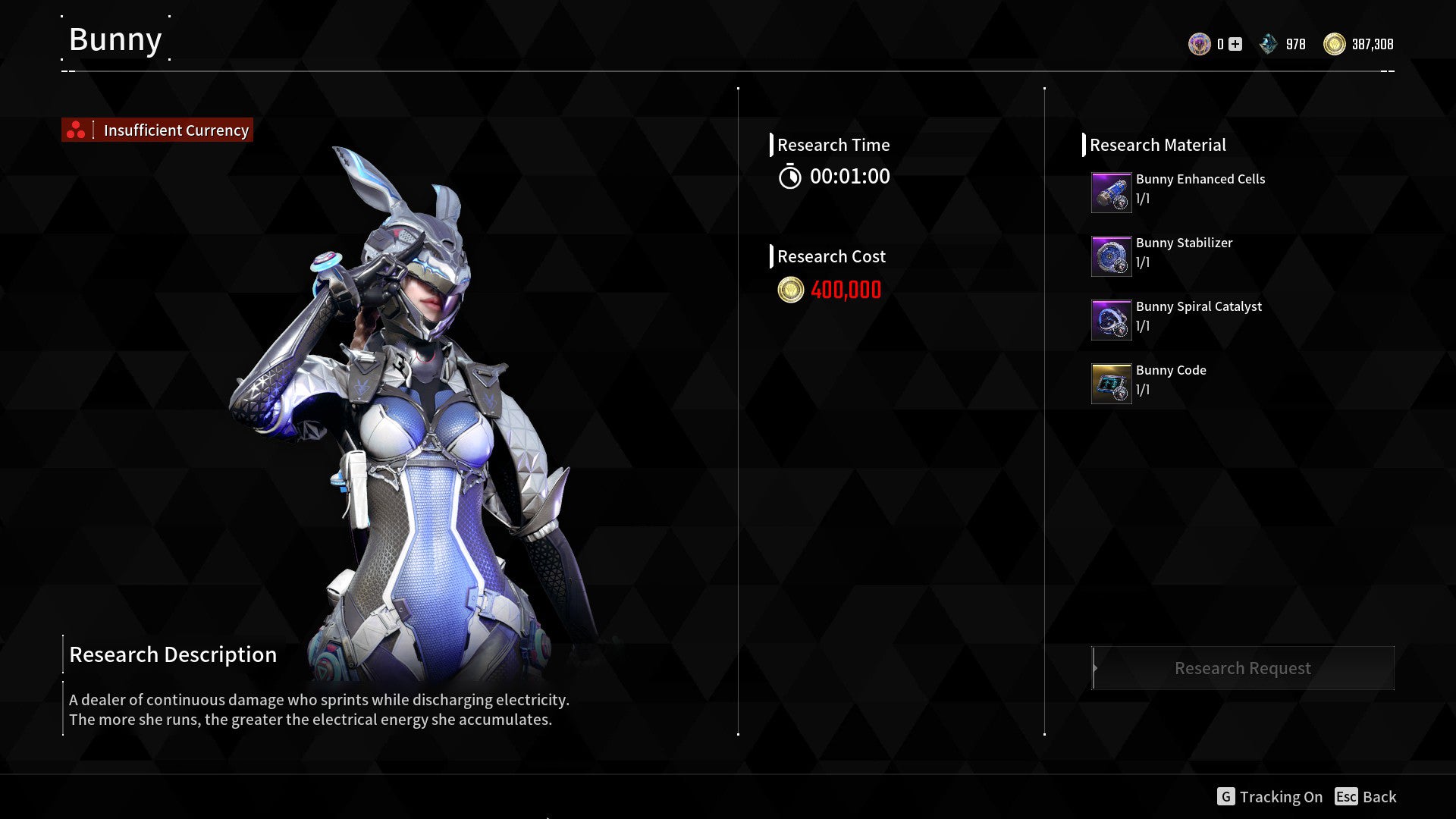Screen dimensions: 1456x819
Task: Click the Bunny Stabilizer material thumbnail
Action: click(1111, 255)
